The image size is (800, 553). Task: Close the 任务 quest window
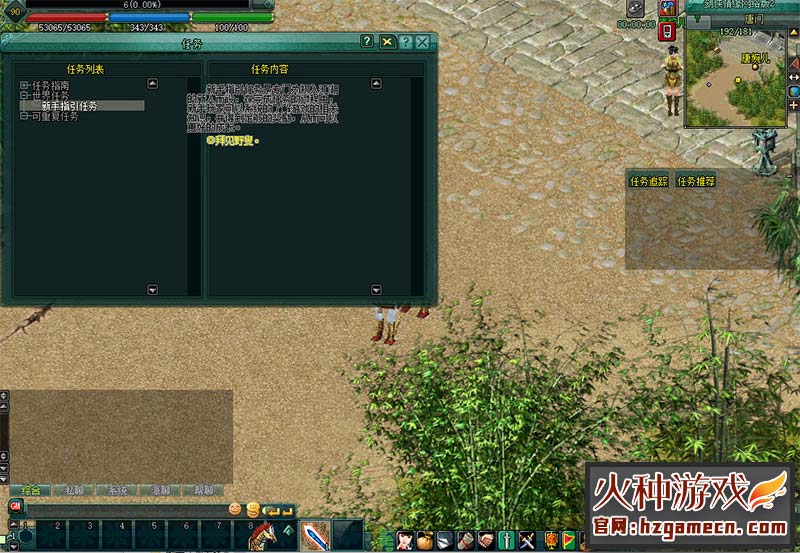(422, 42)
